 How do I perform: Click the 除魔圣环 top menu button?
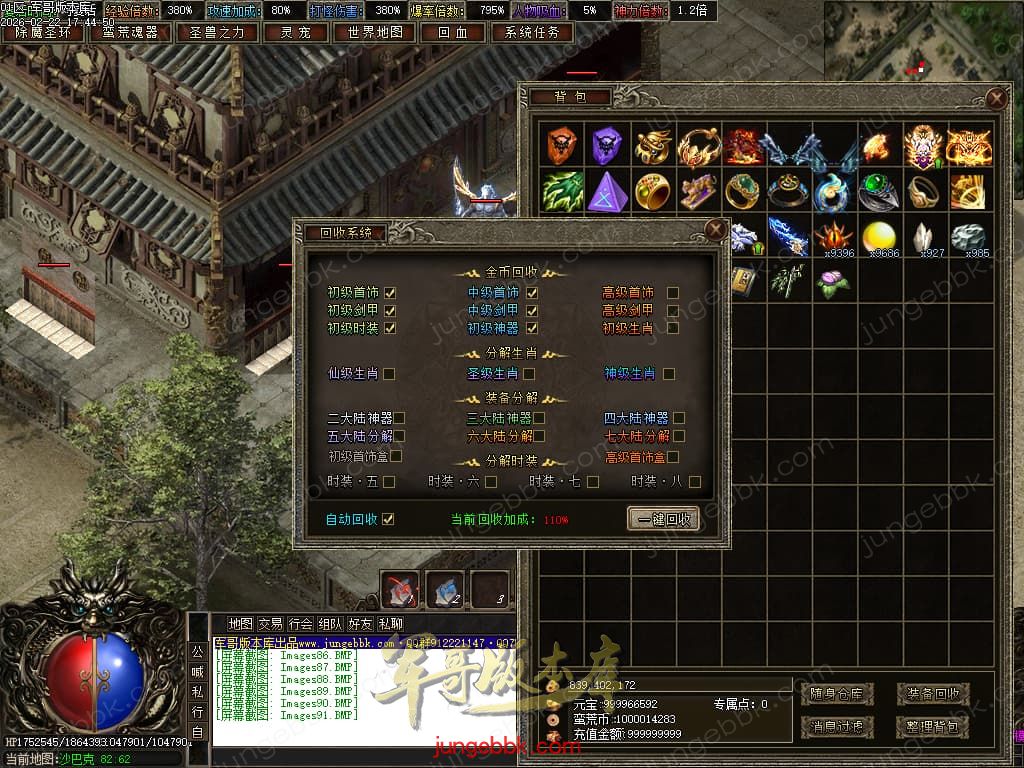pos(43,32)
